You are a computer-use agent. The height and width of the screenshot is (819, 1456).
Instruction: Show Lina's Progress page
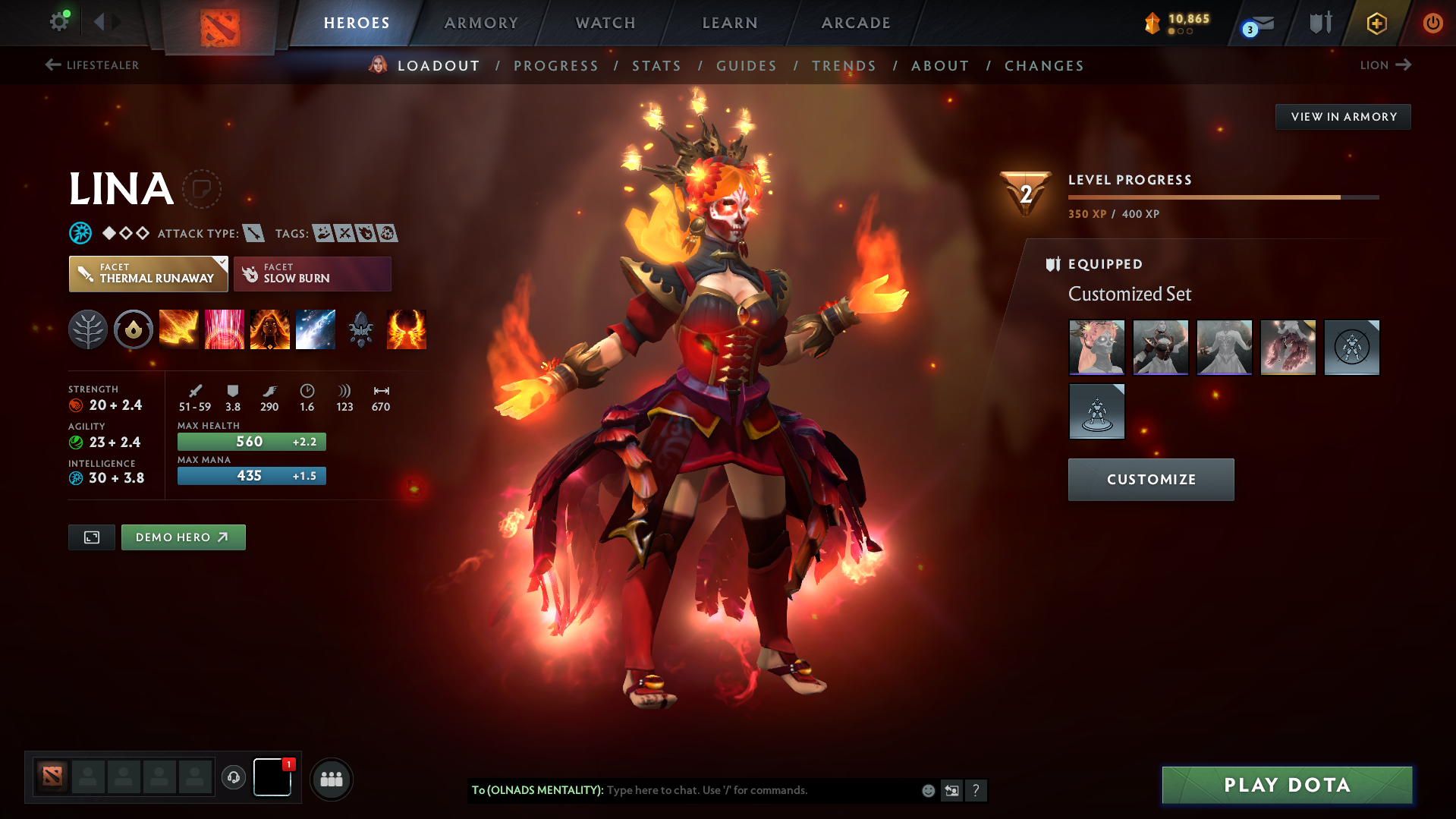click(556, 66)
